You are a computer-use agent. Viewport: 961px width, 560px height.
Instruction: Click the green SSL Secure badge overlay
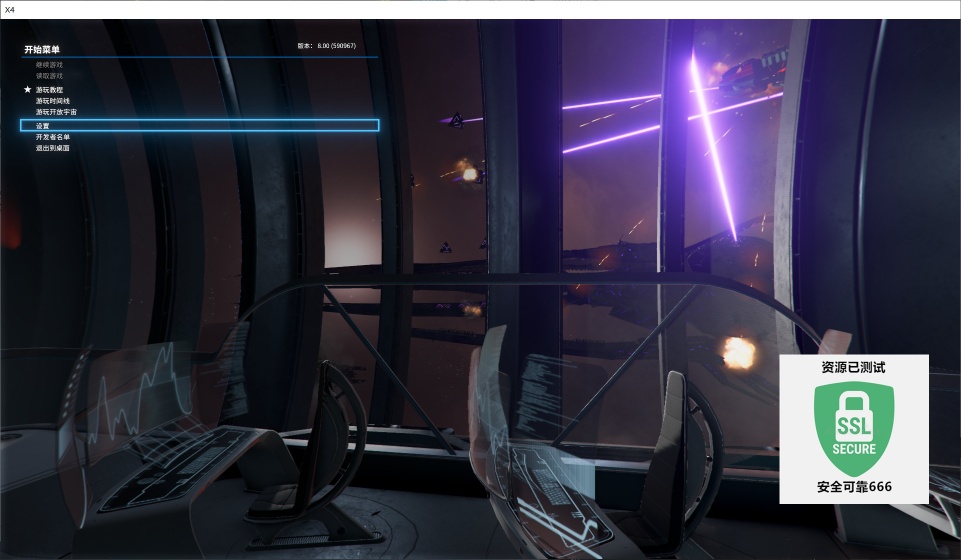854,429
